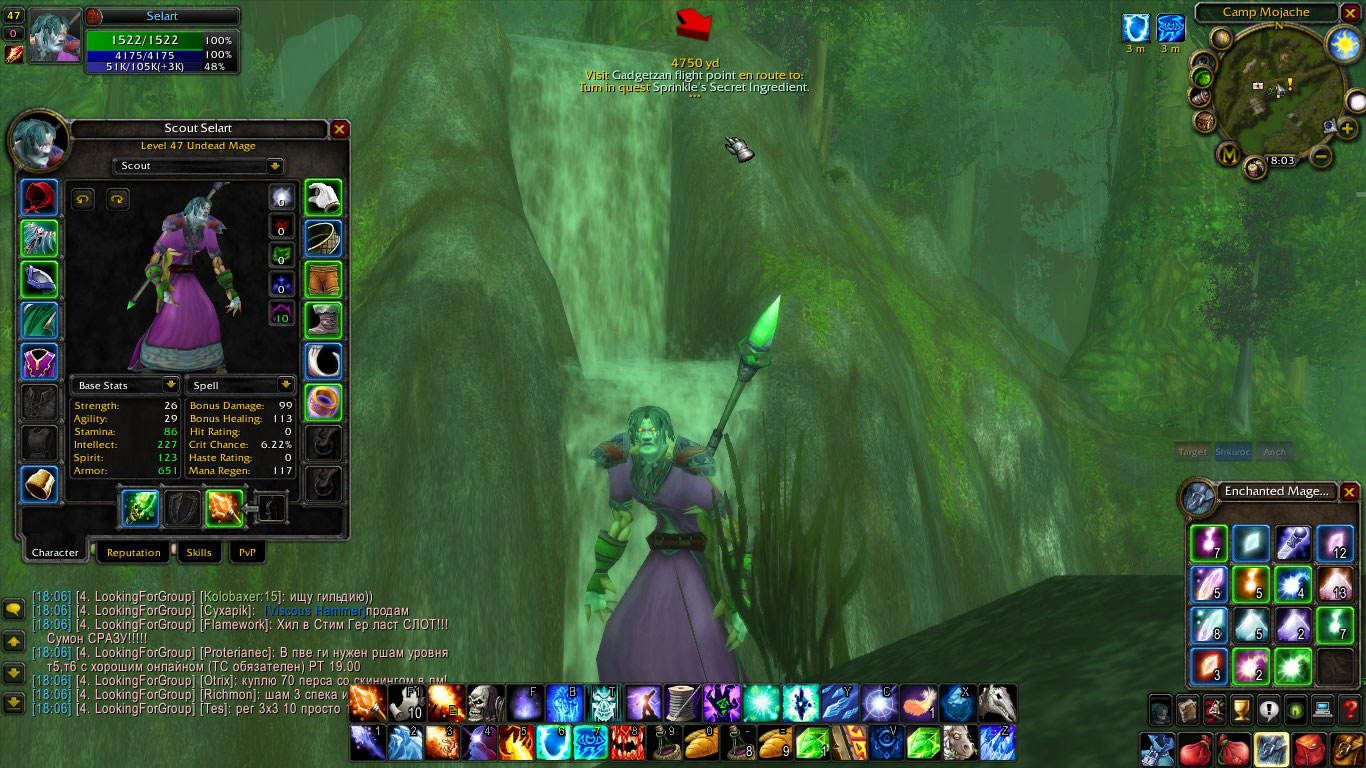Open the computer icon main menu
This screenshot has height=768, width=1366.
(1323, 709)
